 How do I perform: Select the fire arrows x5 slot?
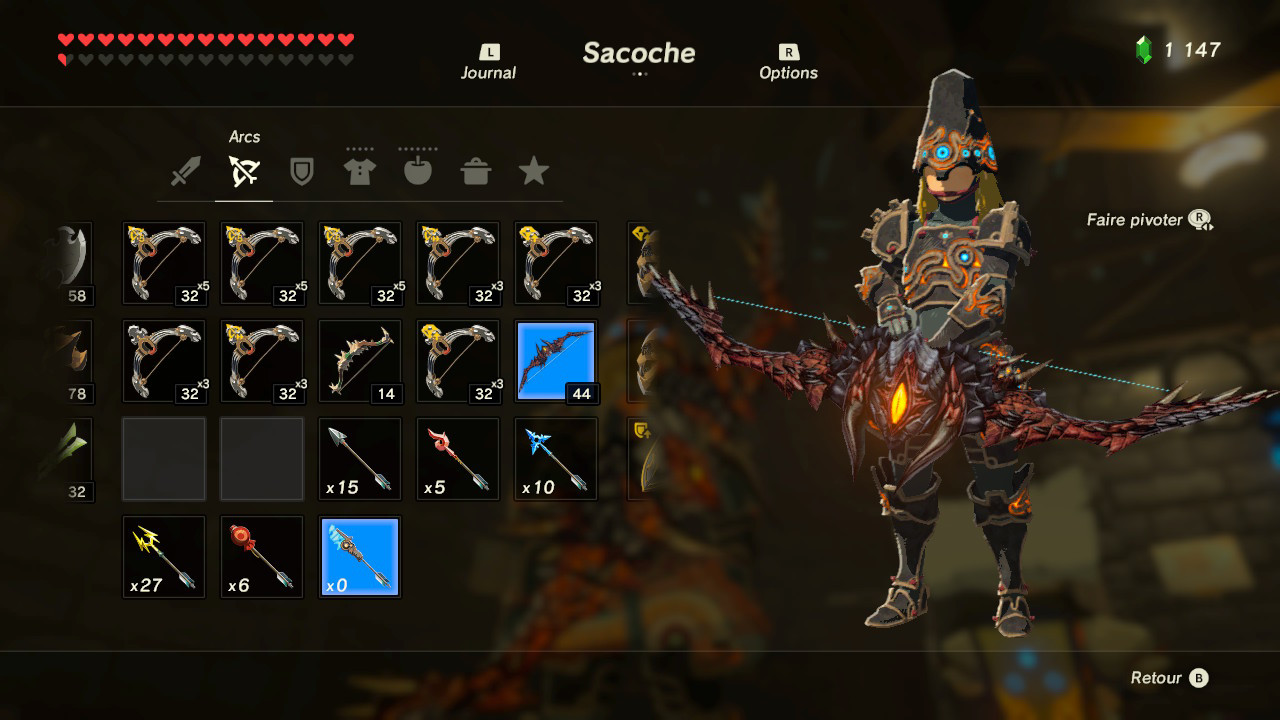[457, 458]
